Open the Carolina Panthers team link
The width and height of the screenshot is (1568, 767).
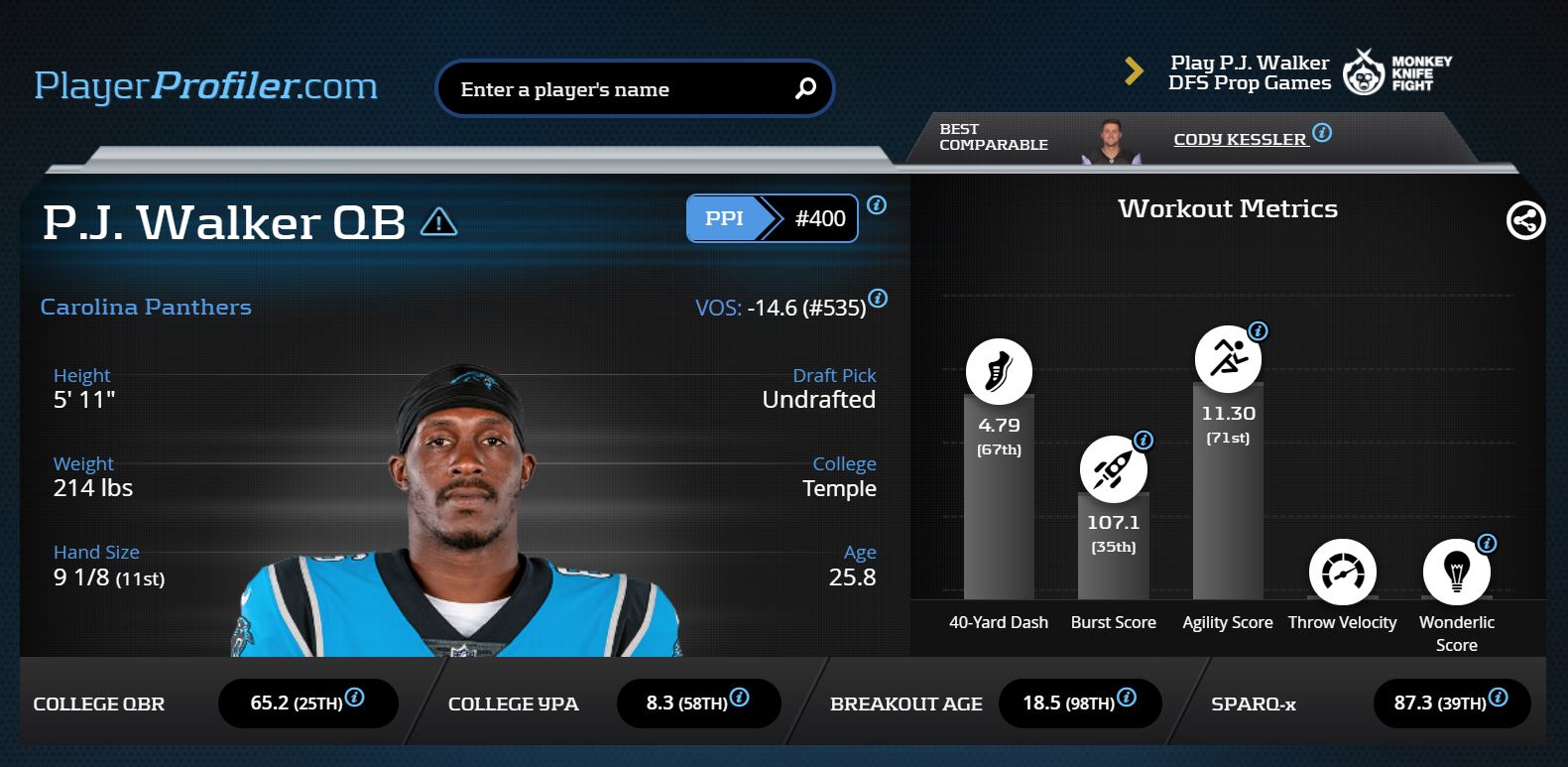coord(146,308)
